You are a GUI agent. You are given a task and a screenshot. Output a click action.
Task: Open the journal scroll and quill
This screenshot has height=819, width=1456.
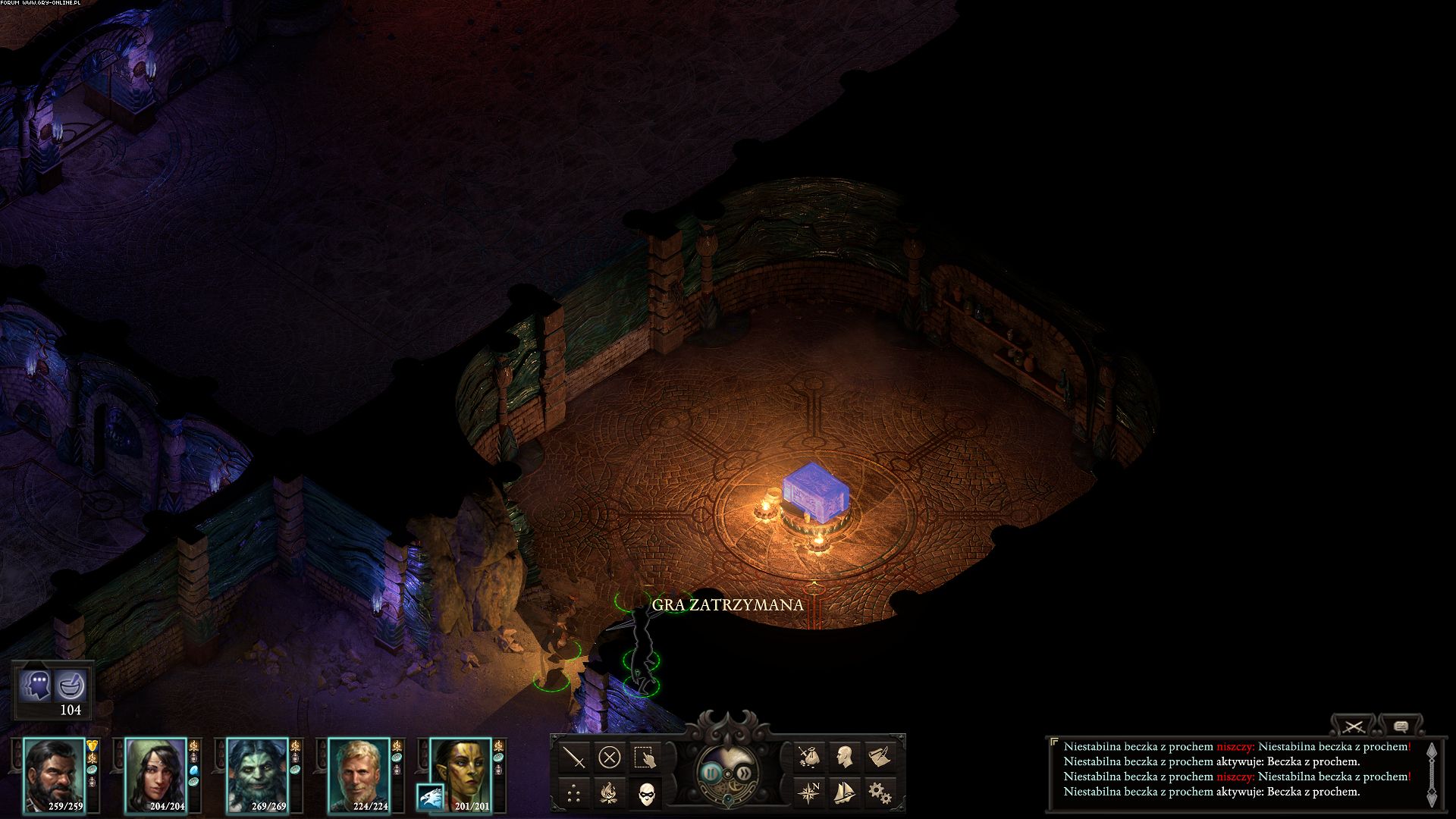[x=879, y=757]
